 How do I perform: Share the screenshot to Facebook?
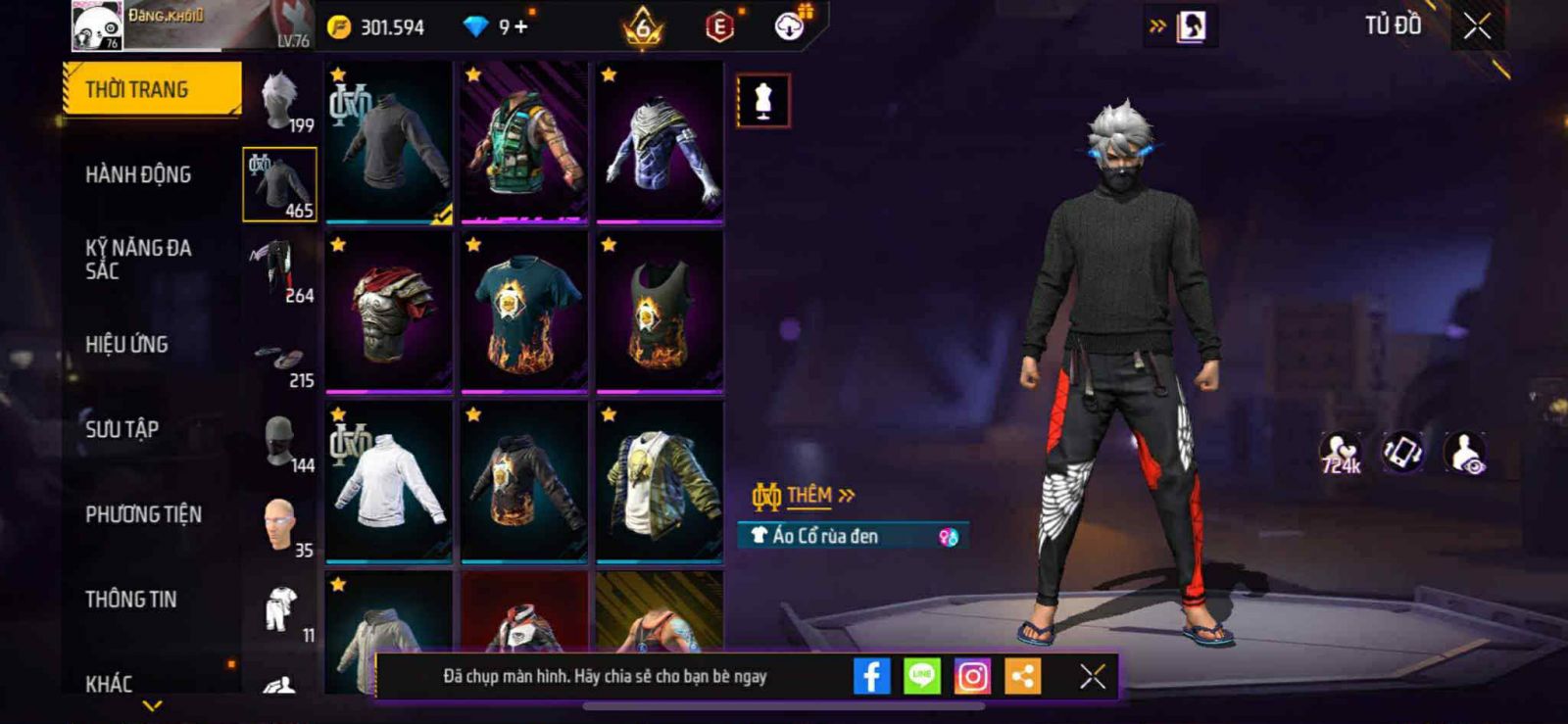pos(871,676)
